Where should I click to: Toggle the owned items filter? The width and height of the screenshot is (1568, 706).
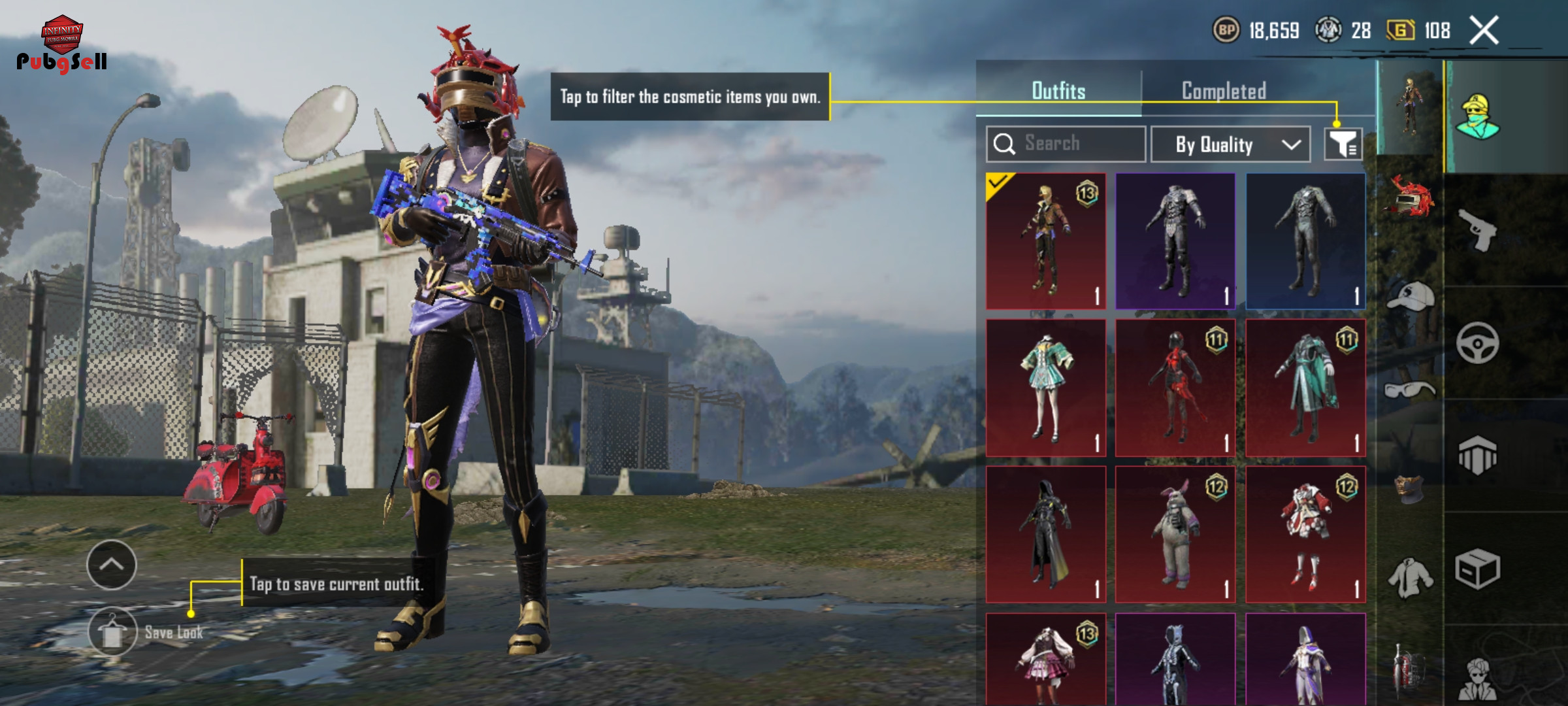pos(1343,144)
